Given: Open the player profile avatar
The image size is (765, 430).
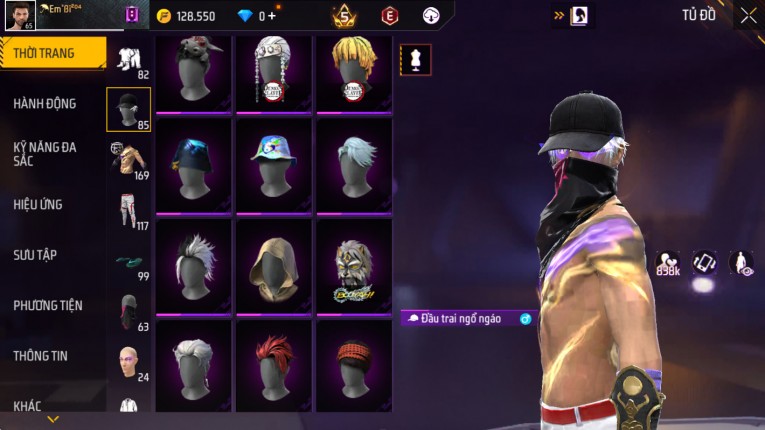Looking at the screenshot, I should pyautogui.click(x=20, y=15).
